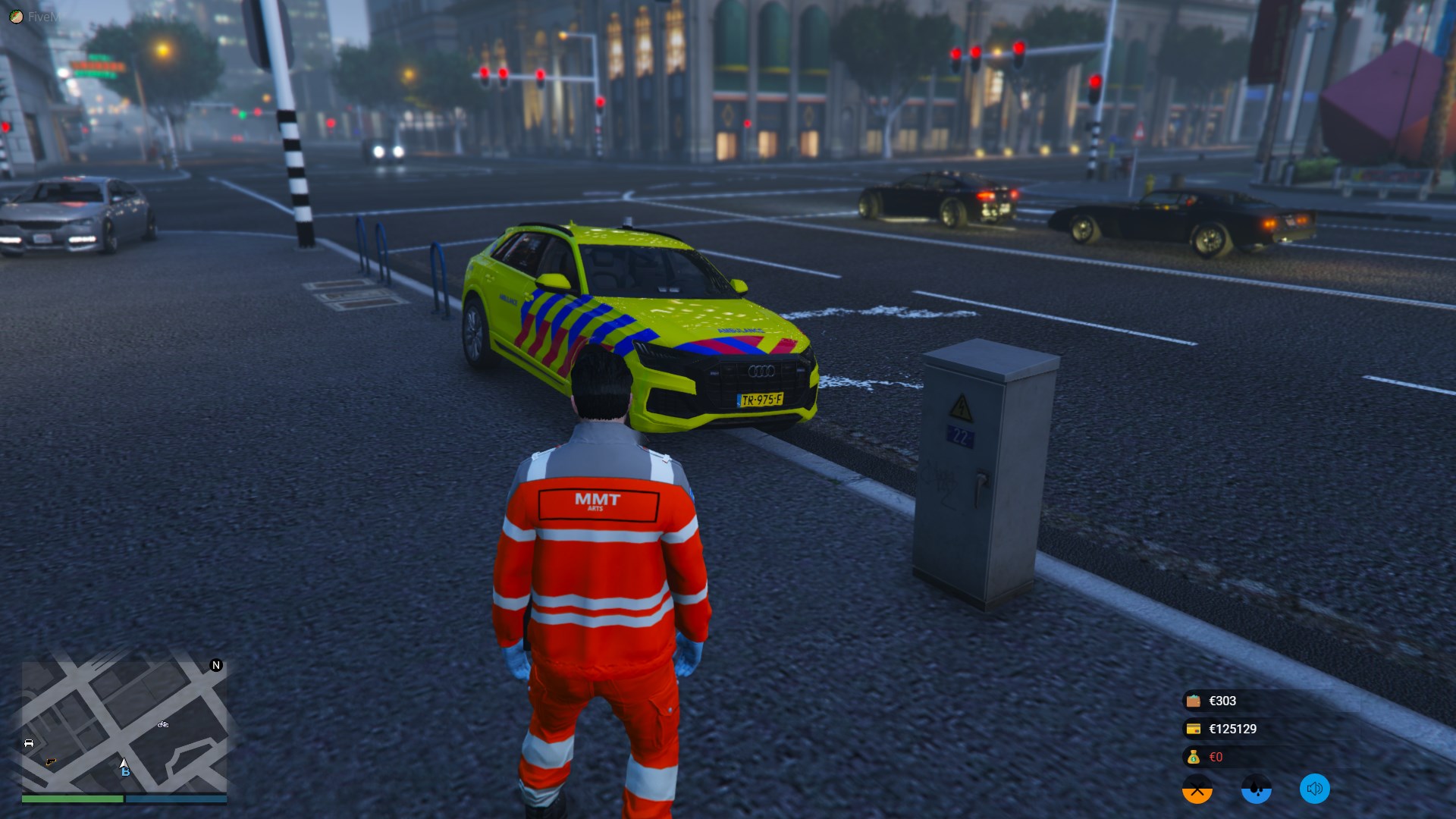The width and height of the screenshot is (1456, 819).
Task: Click the orange hunger status icon
Action: 1197,789
